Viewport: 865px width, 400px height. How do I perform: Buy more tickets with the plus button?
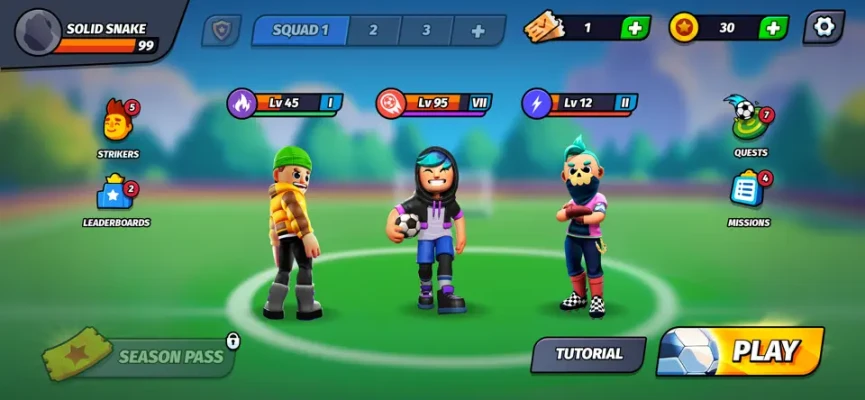634,28
